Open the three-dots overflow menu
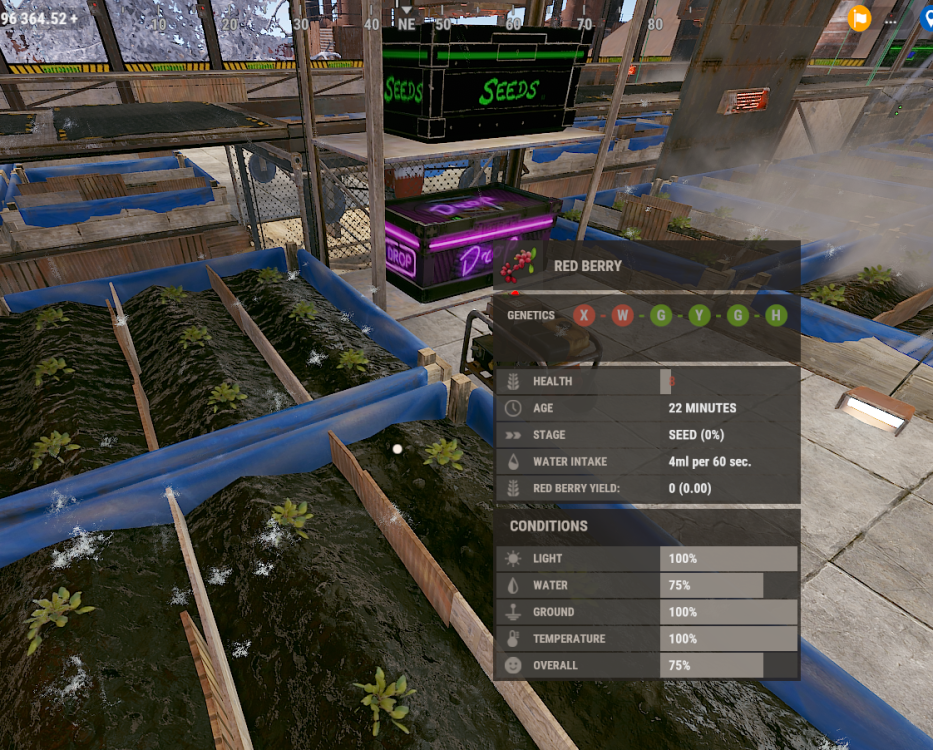 [x=891, y=21]
